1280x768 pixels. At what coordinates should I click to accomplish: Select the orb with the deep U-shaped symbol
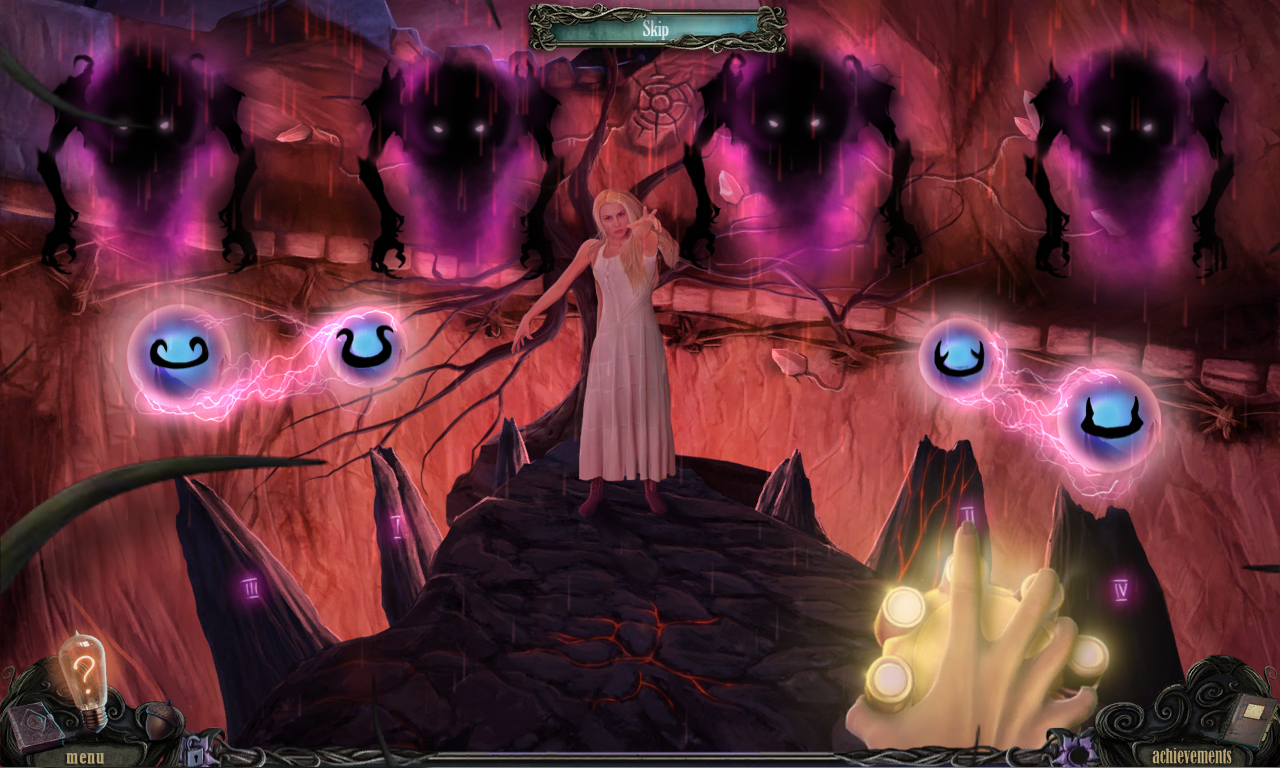[365, 349]
